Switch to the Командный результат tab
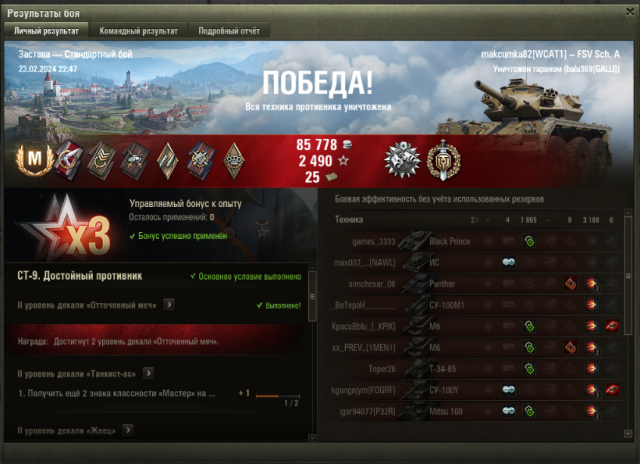 pos(139,31)
